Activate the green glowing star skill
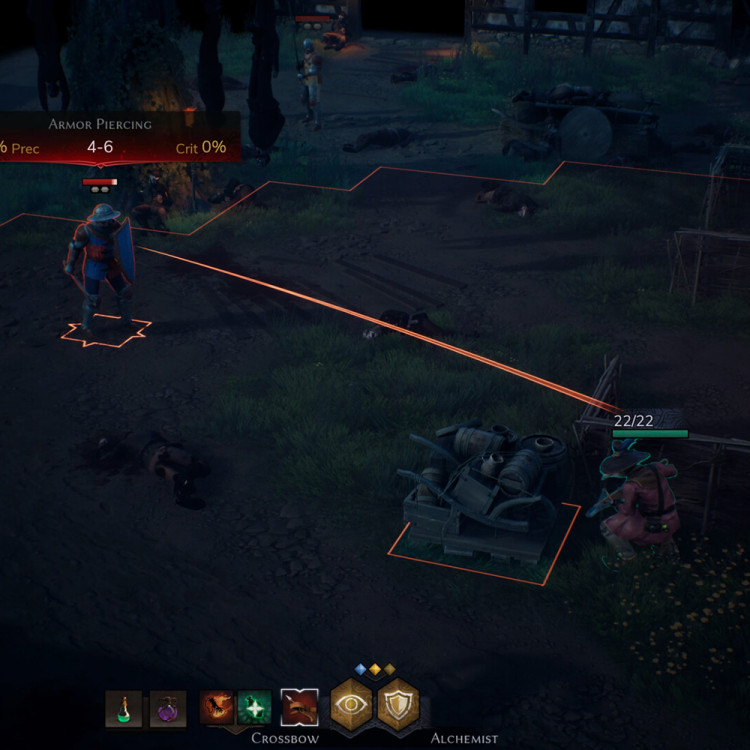The height and width of the screenshot is (750, 750). click(x=254, y=707)
